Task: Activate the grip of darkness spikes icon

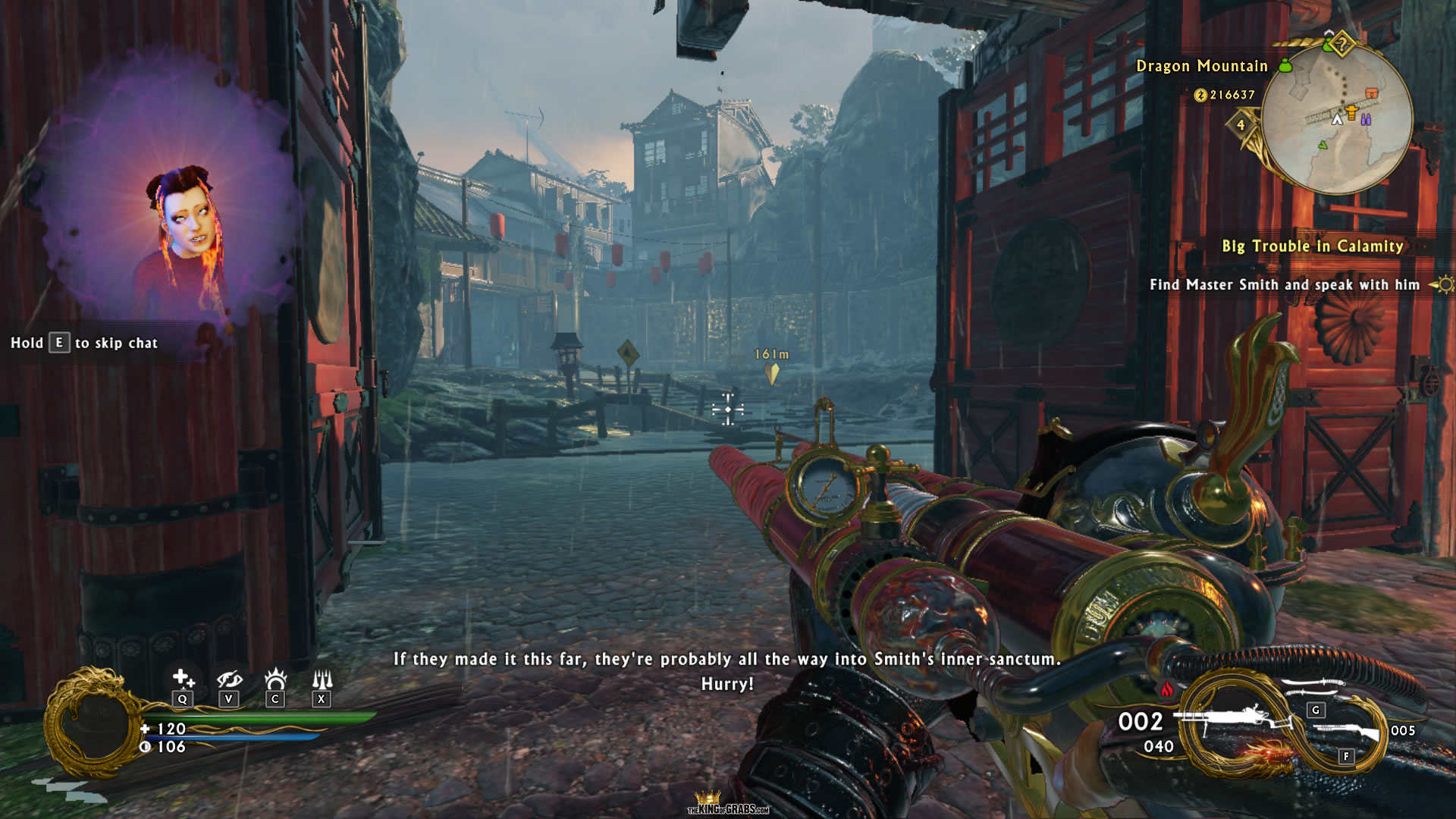Action: 322,678
